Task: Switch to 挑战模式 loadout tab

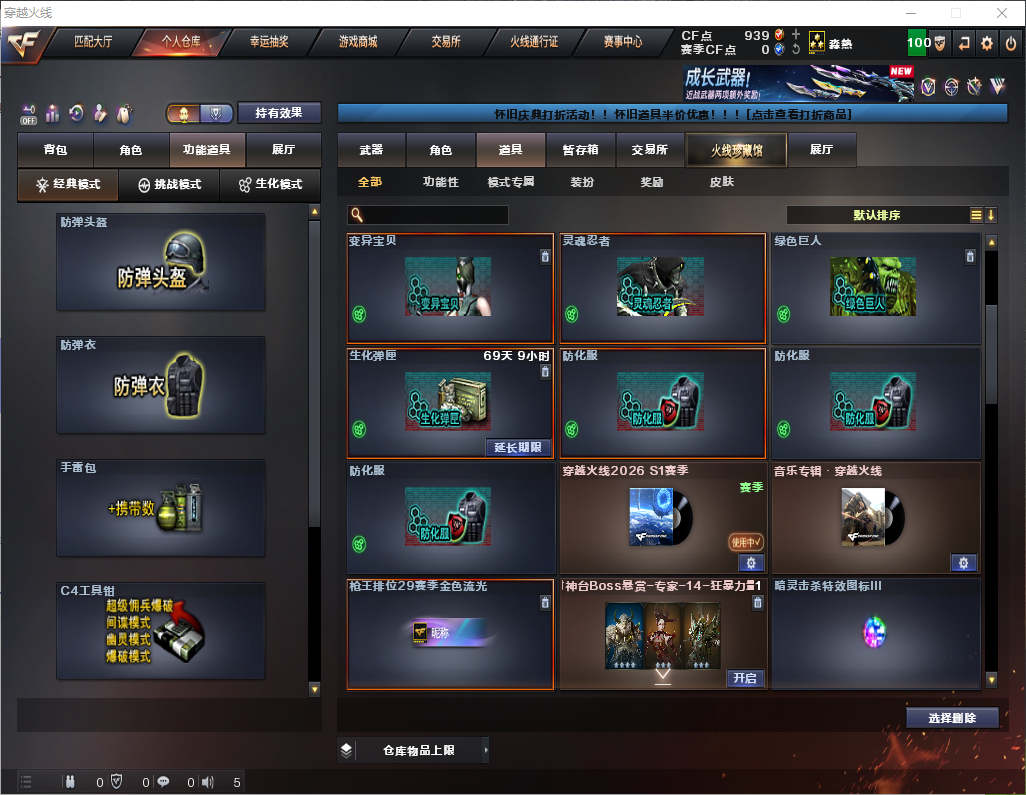Action: 169,185
